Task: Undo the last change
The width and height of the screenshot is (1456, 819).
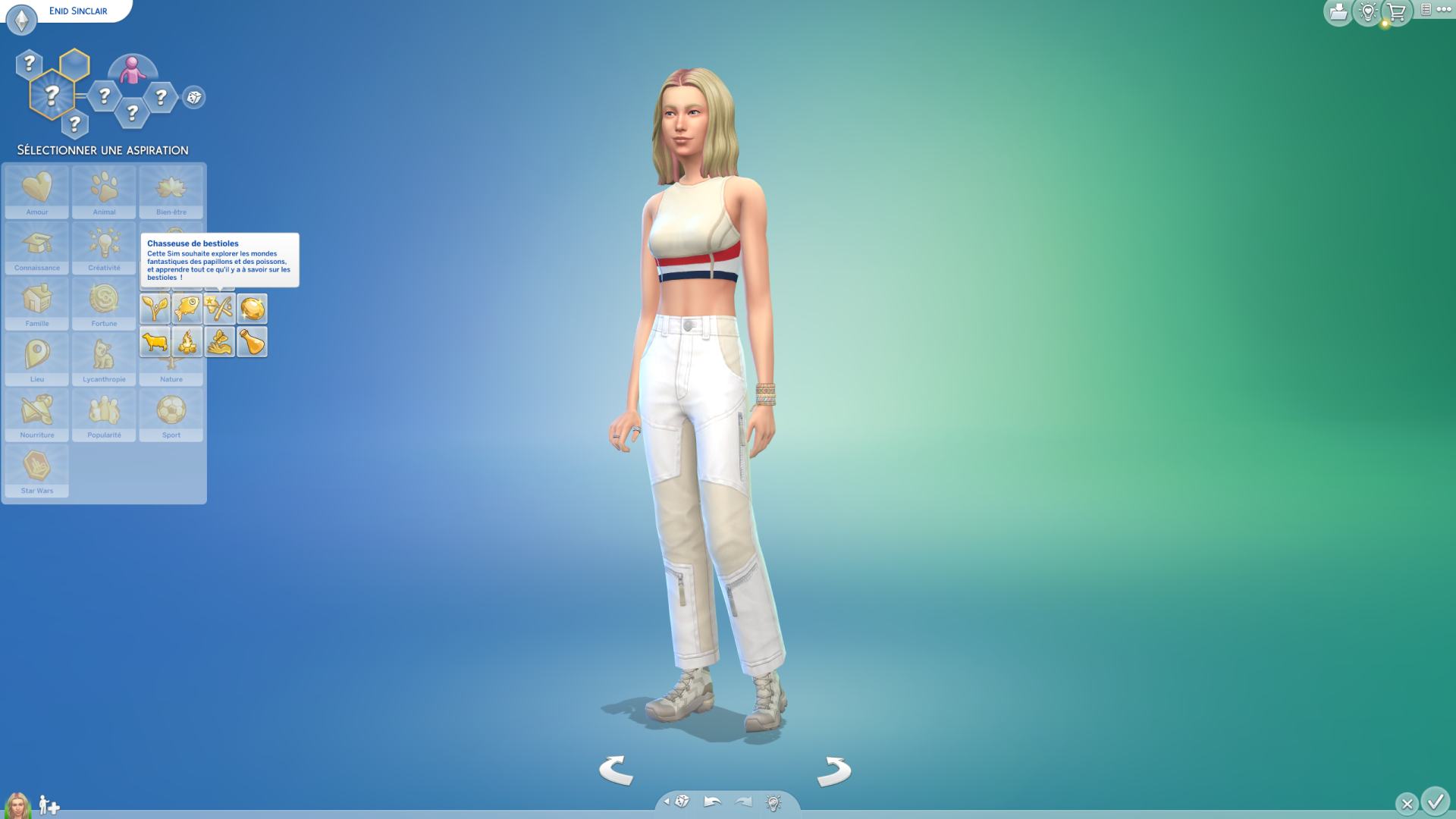Action: (712, 802)
